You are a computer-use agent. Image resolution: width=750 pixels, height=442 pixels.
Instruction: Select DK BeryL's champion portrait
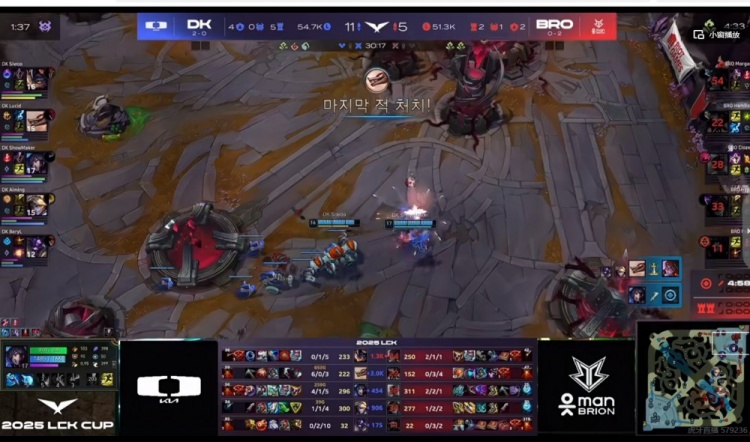click(37, 246)
